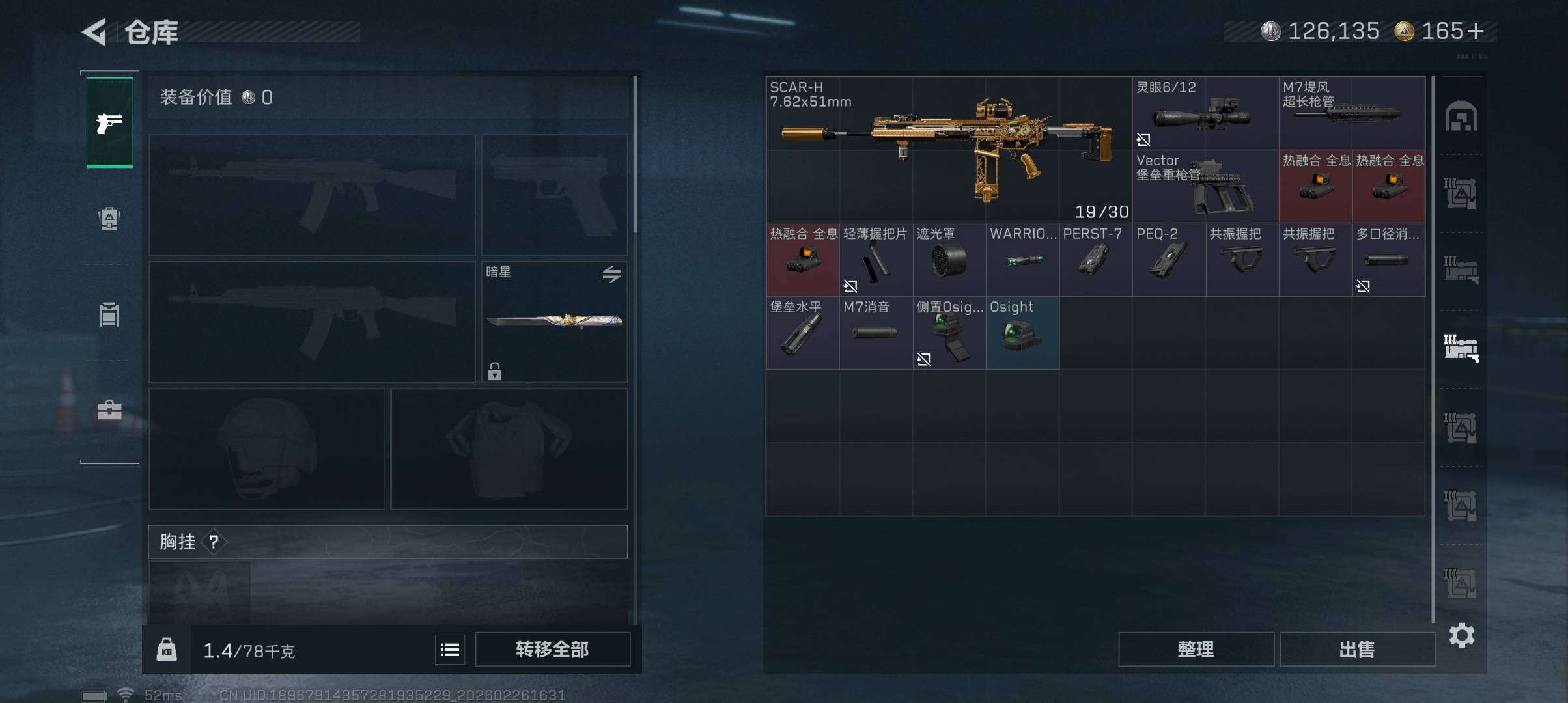Open the briefcase tab on left
Screen dimensions: 1568x703
pos(109,410)
